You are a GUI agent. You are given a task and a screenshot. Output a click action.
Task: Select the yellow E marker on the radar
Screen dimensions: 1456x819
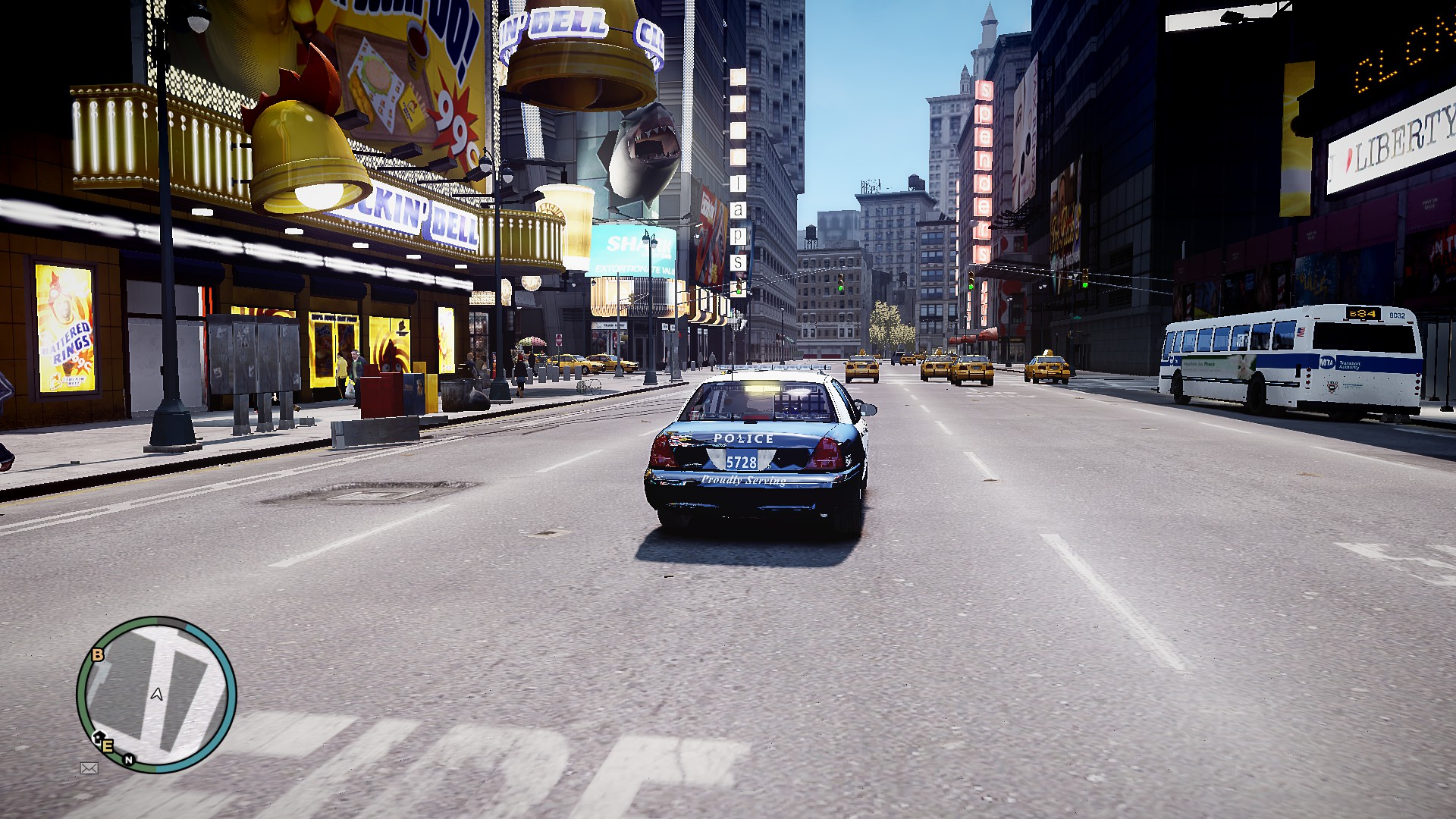click(x=108, y=746)
